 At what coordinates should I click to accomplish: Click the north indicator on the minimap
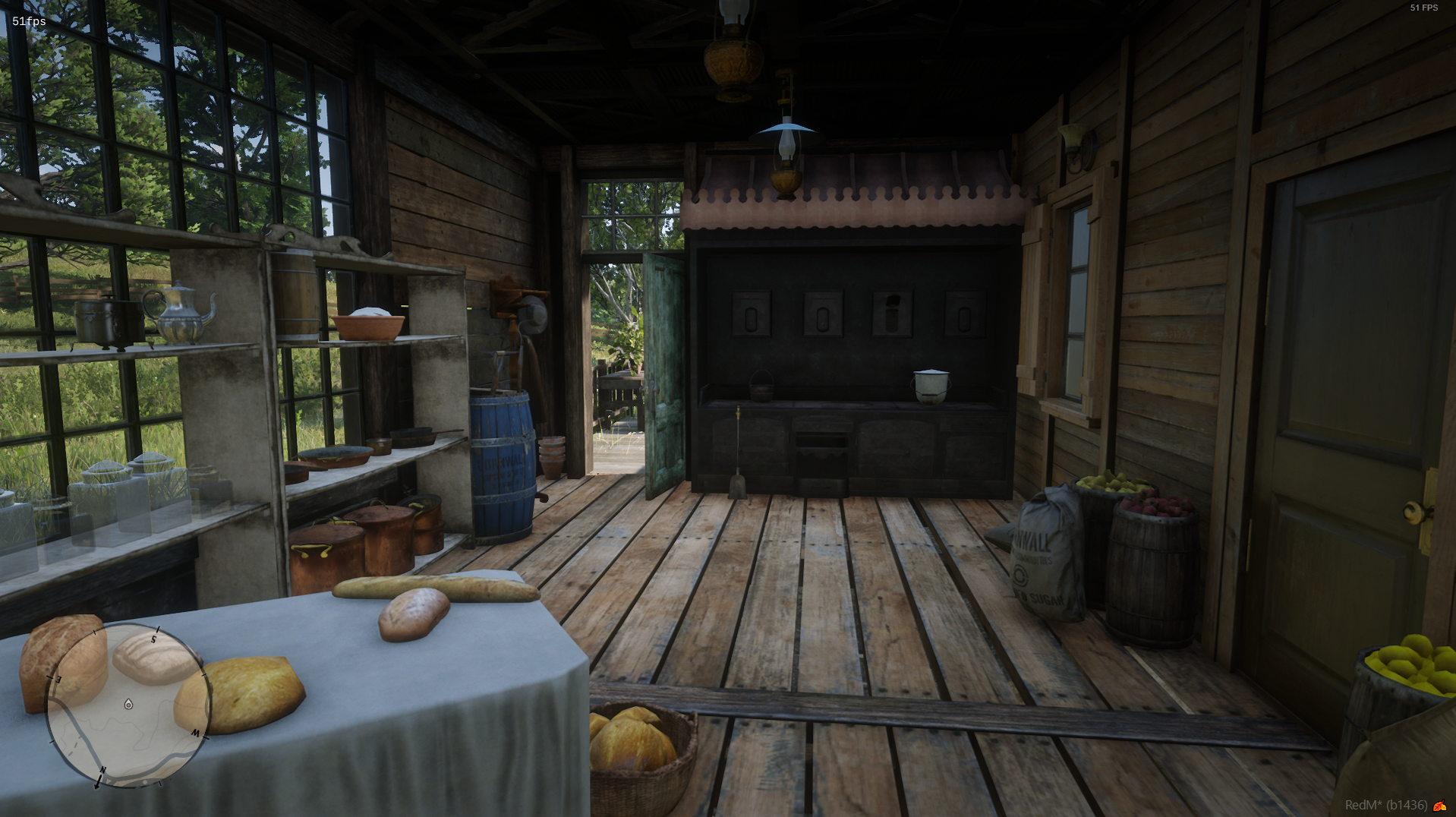[102, 771]
